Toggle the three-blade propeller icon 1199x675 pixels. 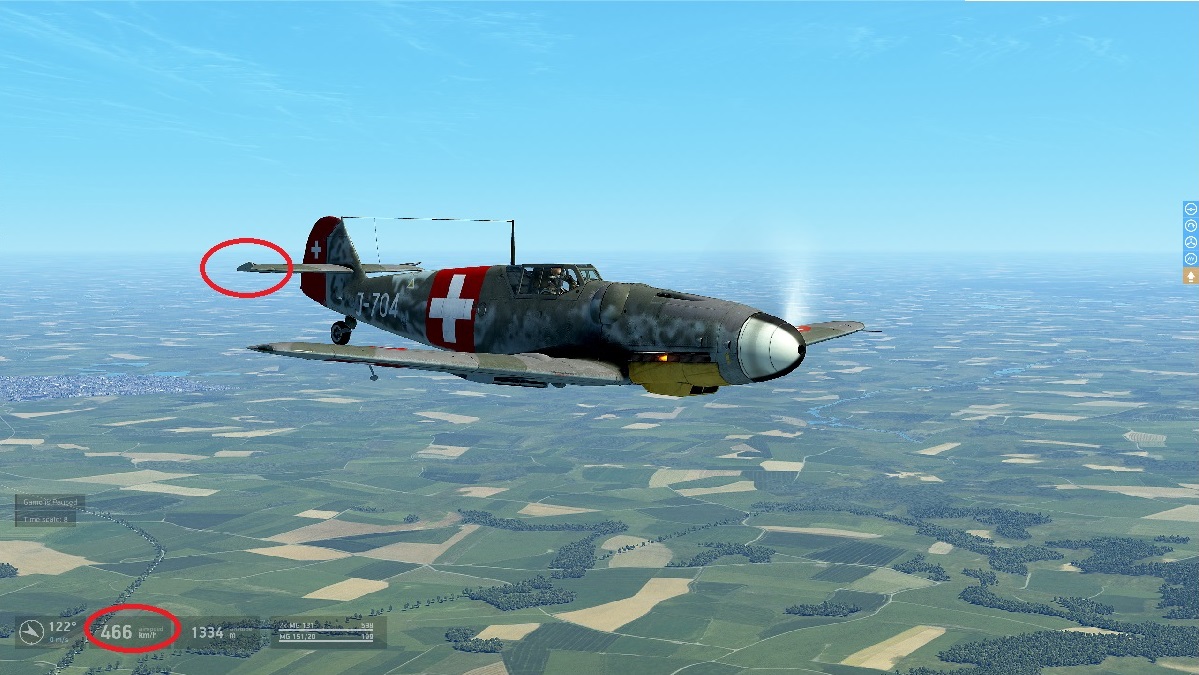pyautogui.click(x=1191, y=243)
